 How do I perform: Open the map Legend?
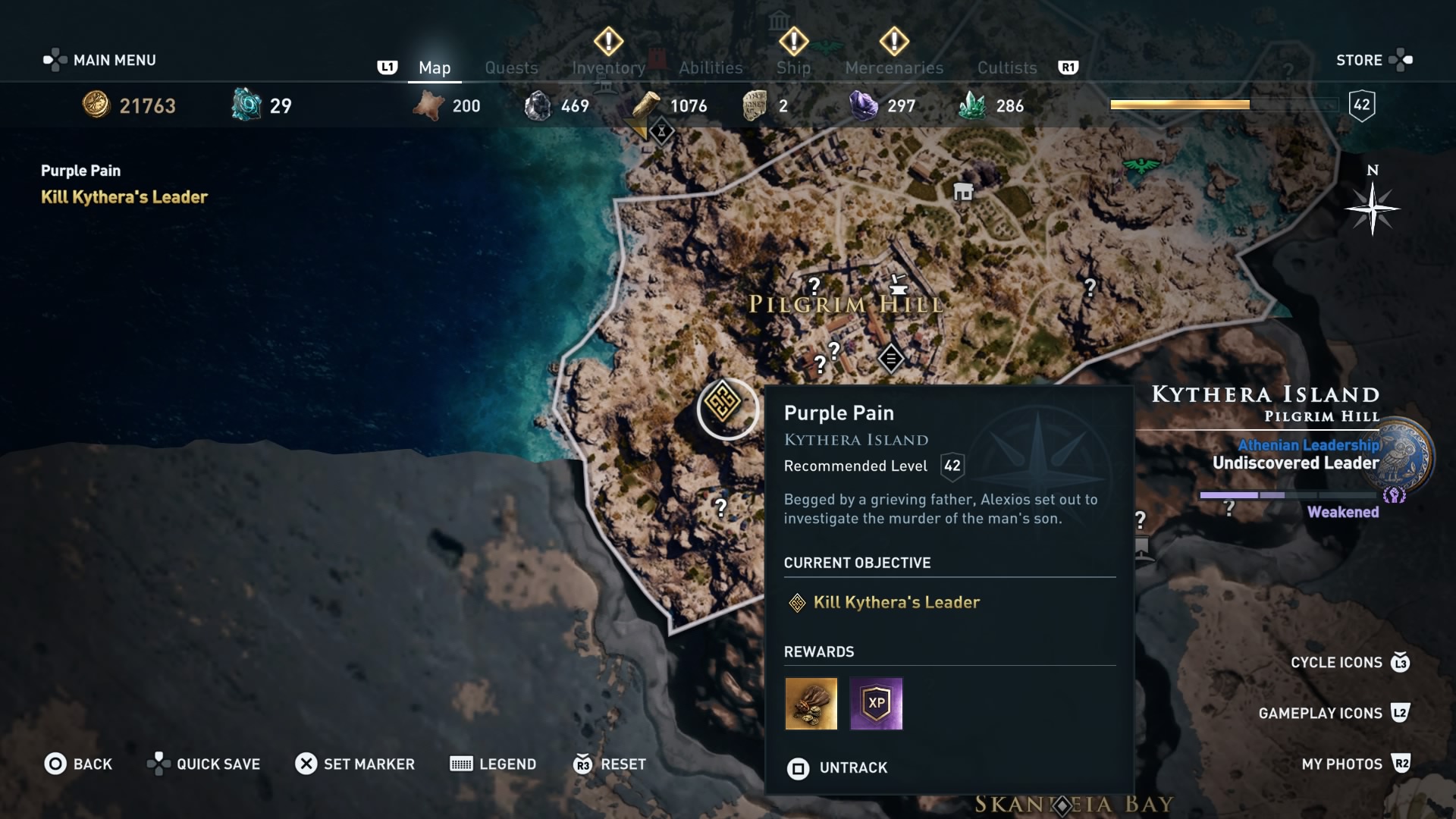point(493,764)
